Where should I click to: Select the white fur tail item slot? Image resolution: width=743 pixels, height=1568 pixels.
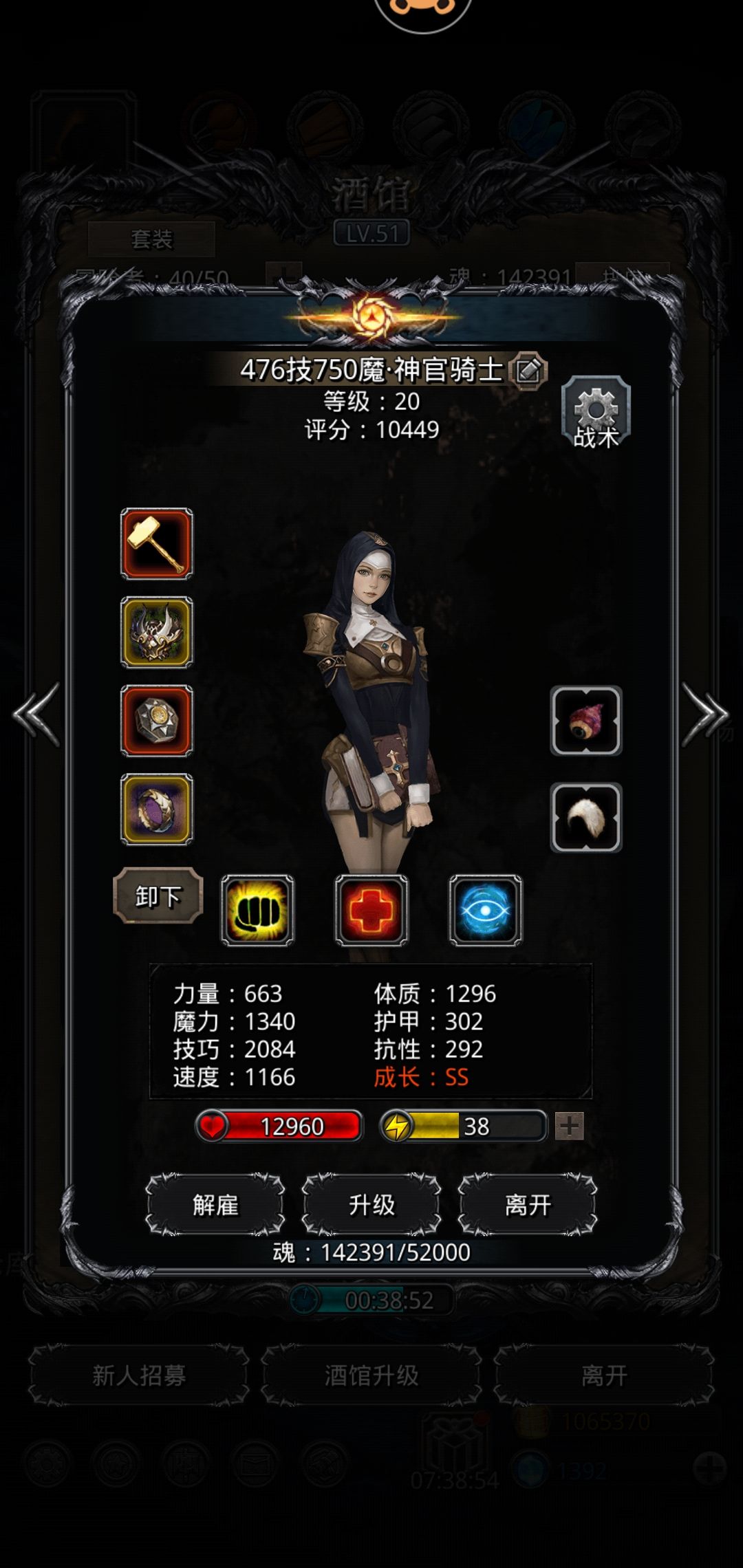(x=586, y=818)
